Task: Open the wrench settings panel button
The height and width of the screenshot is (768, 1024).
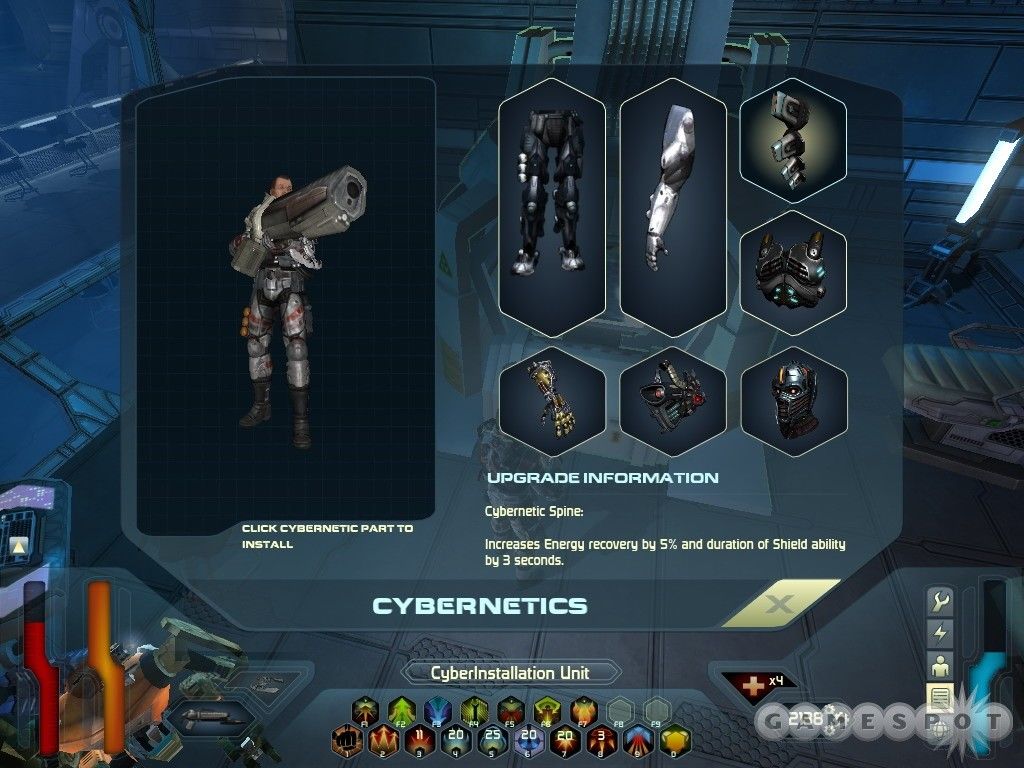Action: 940,602
